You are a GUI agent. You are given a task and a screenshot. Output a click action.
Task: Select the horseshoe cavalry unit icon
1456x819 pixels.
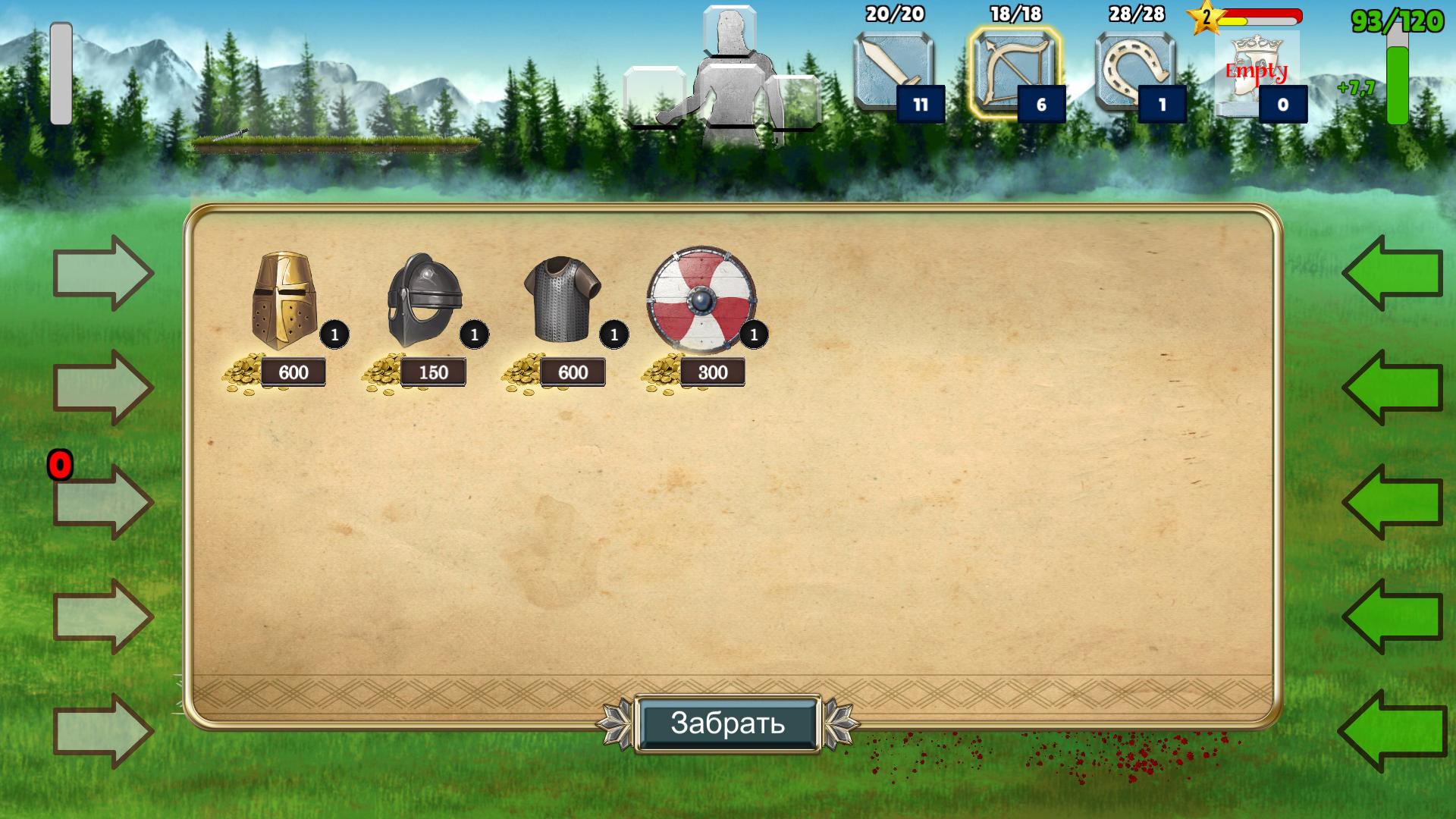1135,74
